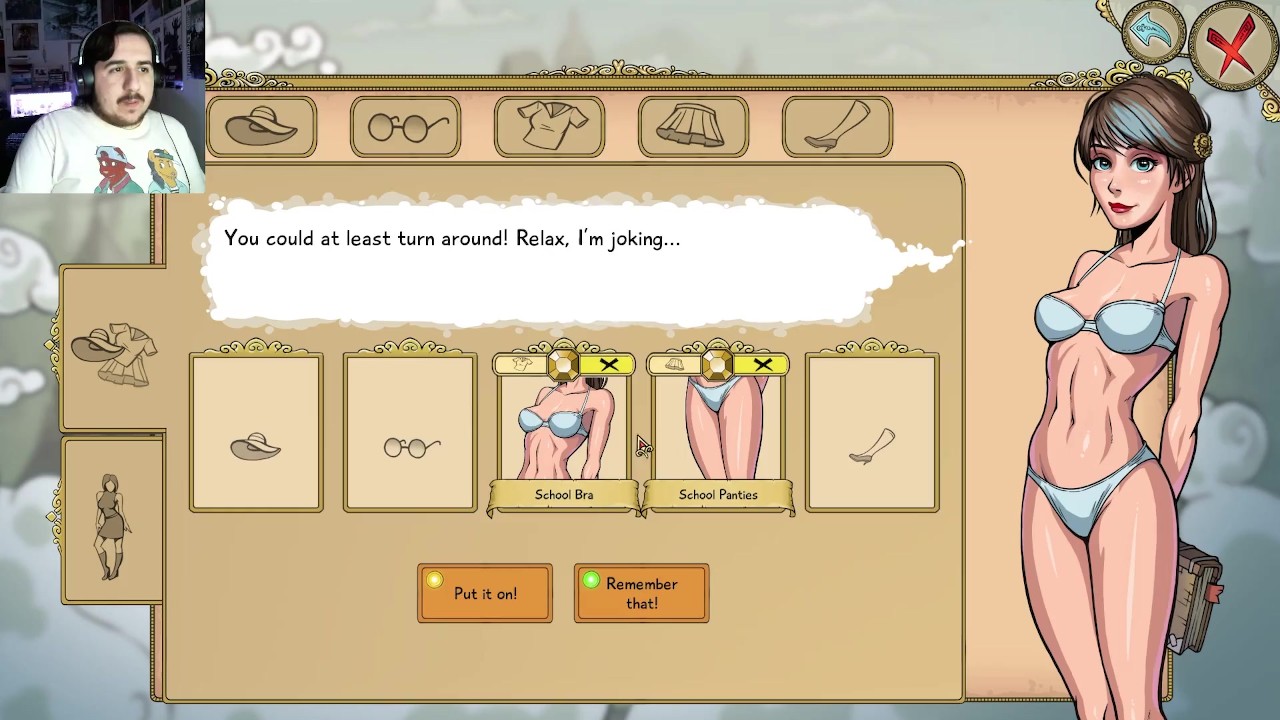Select the empty hat outfit slot
1280x720 pixels.
click(256, 433)
